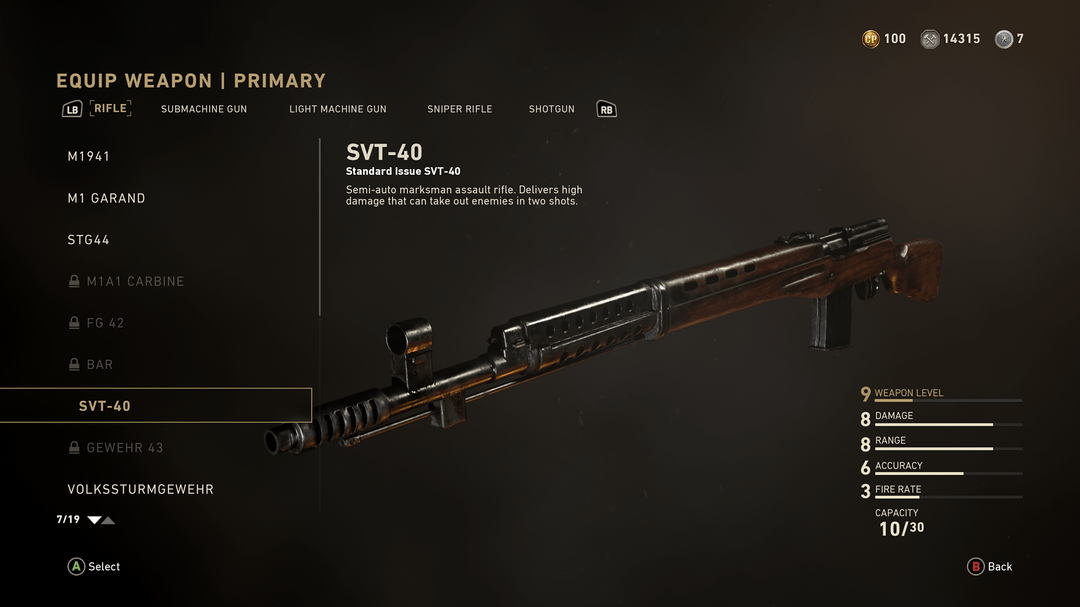
Task: Switch to the Rifle category tab
Action: 111,108
